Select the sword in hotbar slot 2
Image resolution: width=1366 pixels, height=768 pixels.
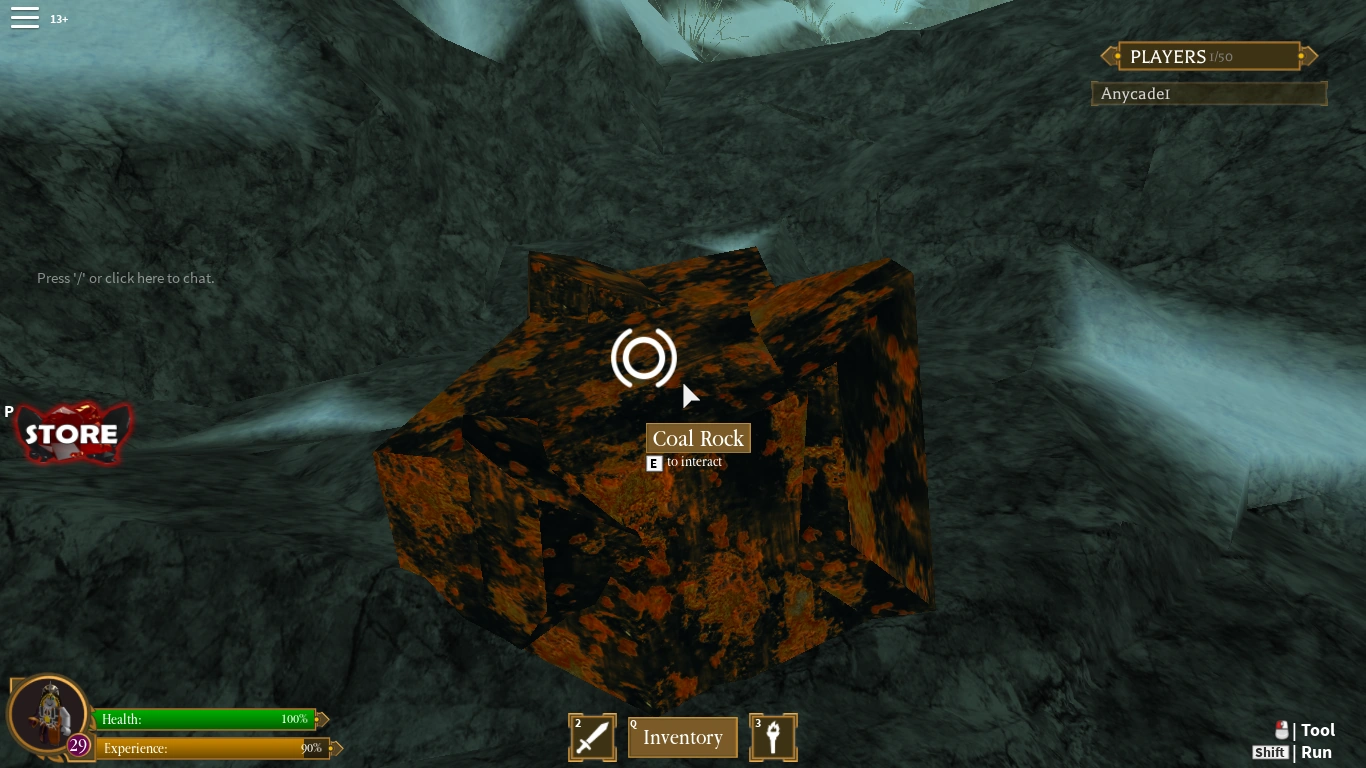pos(592,737)
